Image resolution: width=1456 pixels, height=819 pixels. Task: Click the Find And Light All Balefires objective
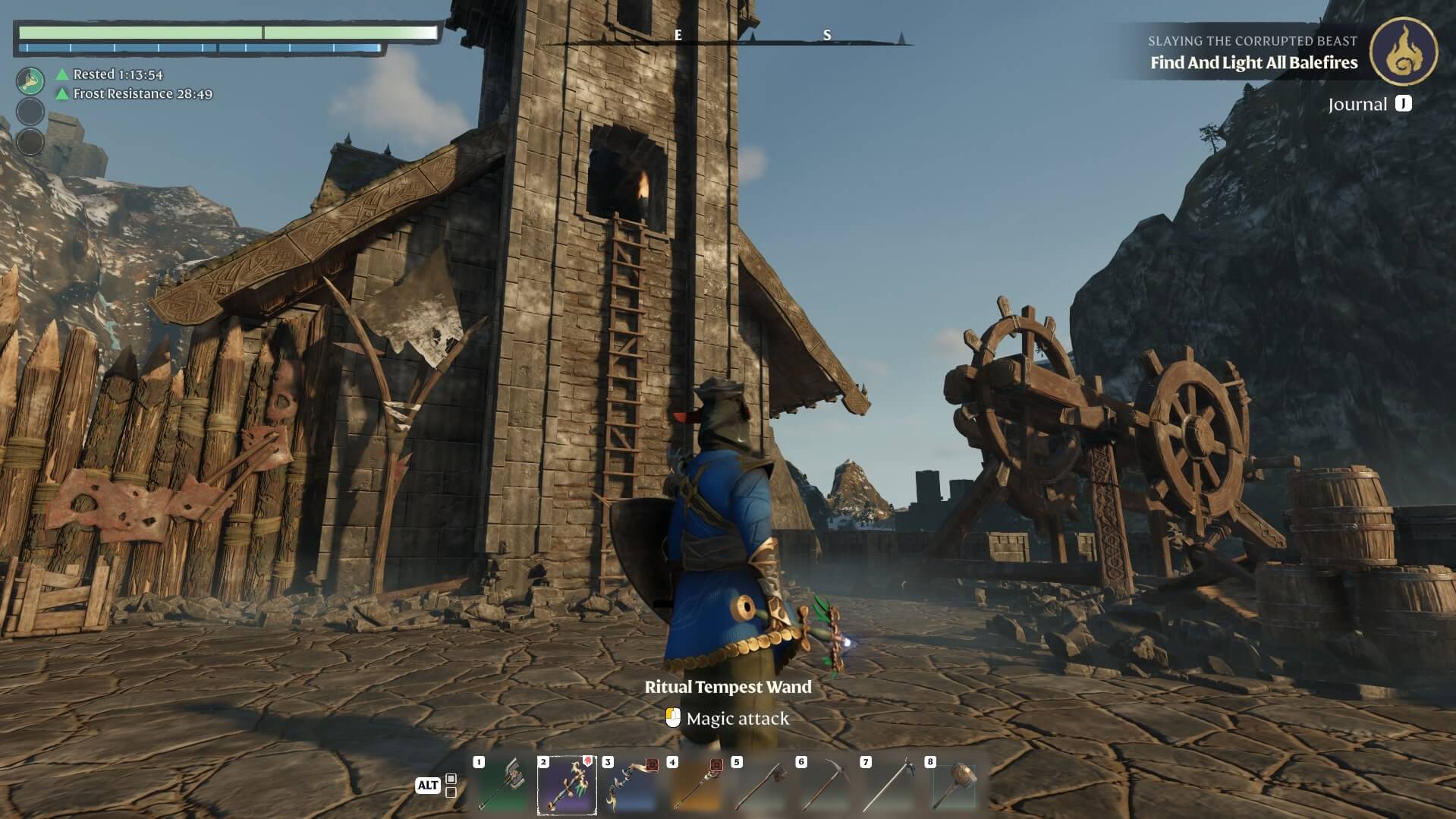coord(1253,63)
